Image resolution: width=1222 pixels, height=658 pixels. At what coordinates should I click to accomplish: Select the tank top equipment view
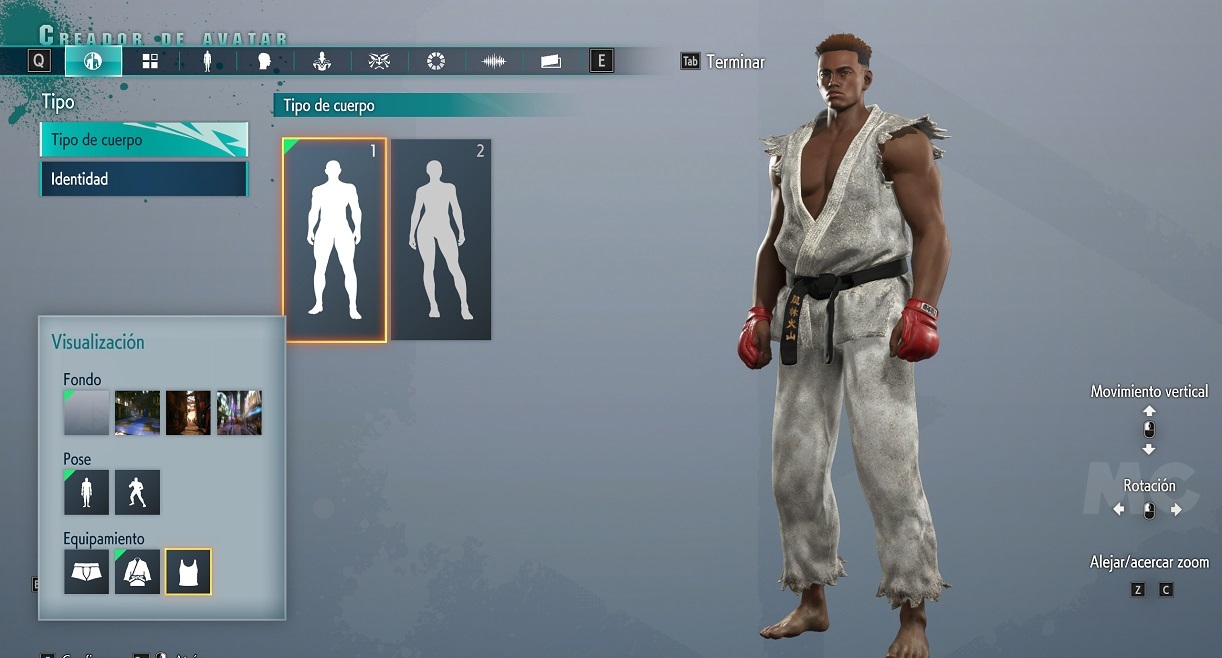(188, 571)
